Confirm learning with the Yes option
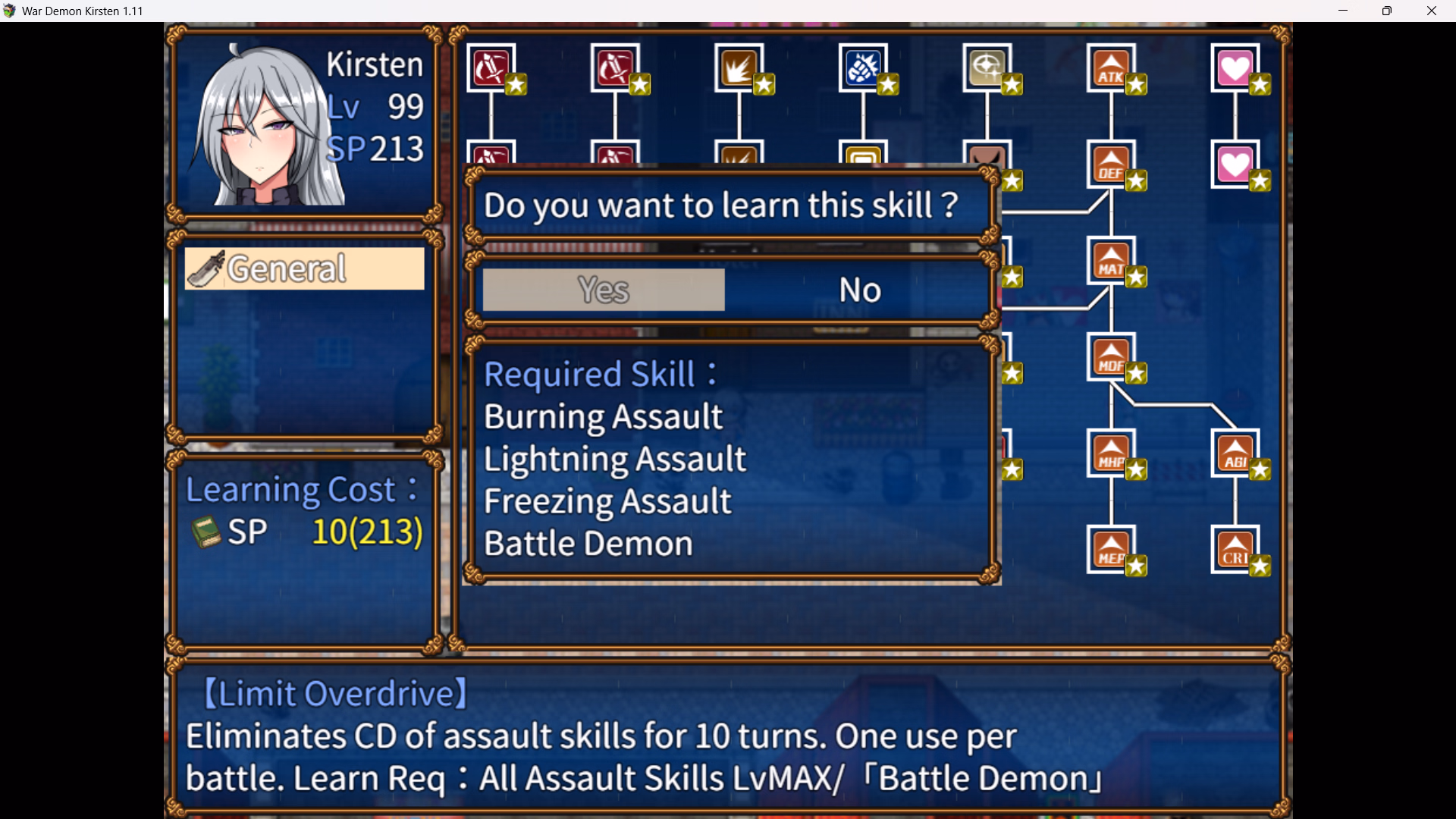Screen dimensions: 1456x819 point(604,290)
